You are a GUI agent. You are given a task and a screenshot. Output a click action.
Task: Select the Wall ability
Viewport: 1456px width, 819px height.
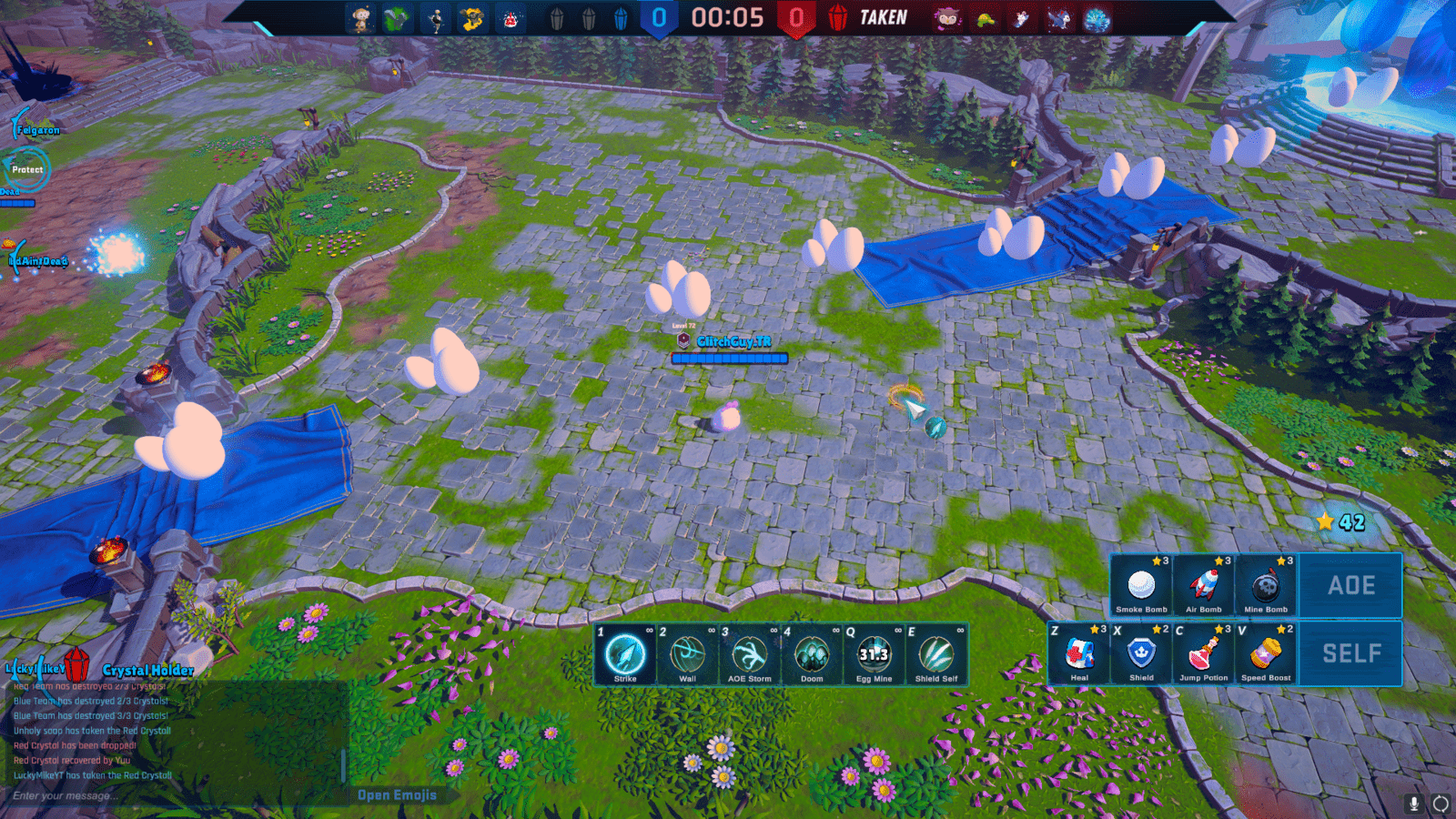pos(687,658)
